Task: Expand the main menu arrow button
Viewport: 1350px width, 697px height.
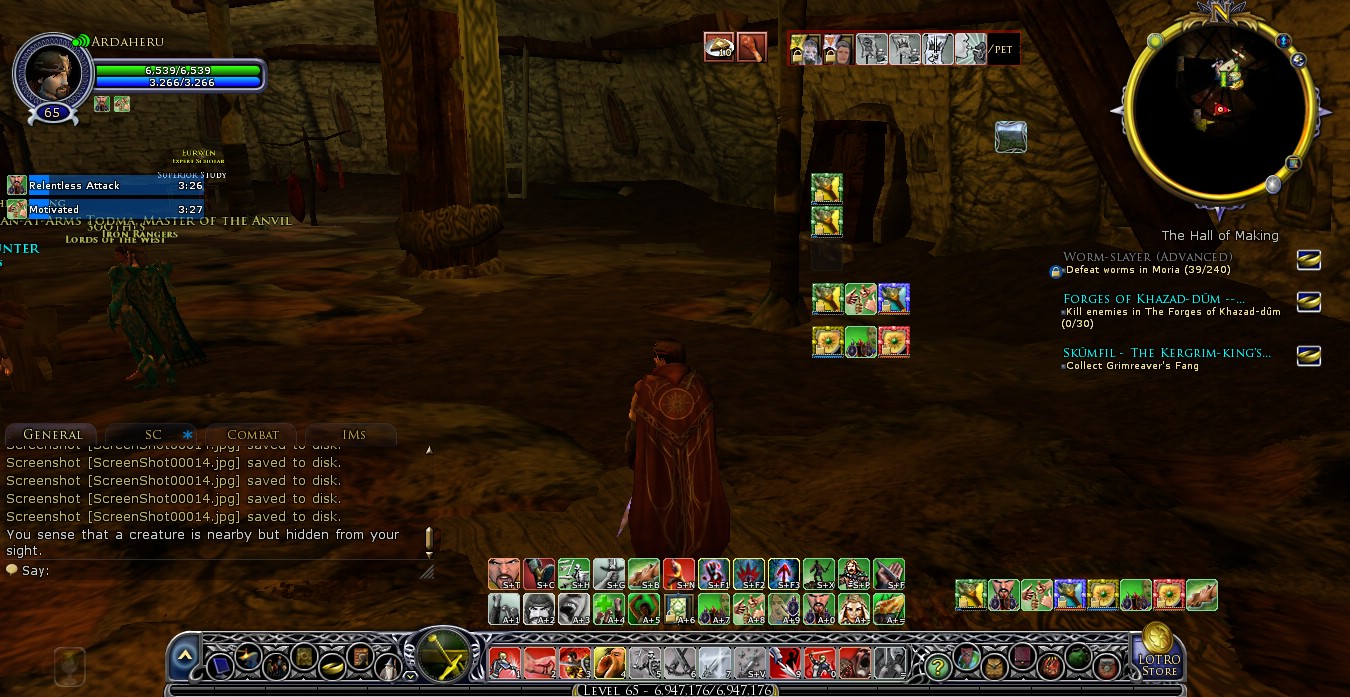Action: click(x=185, y=656)
